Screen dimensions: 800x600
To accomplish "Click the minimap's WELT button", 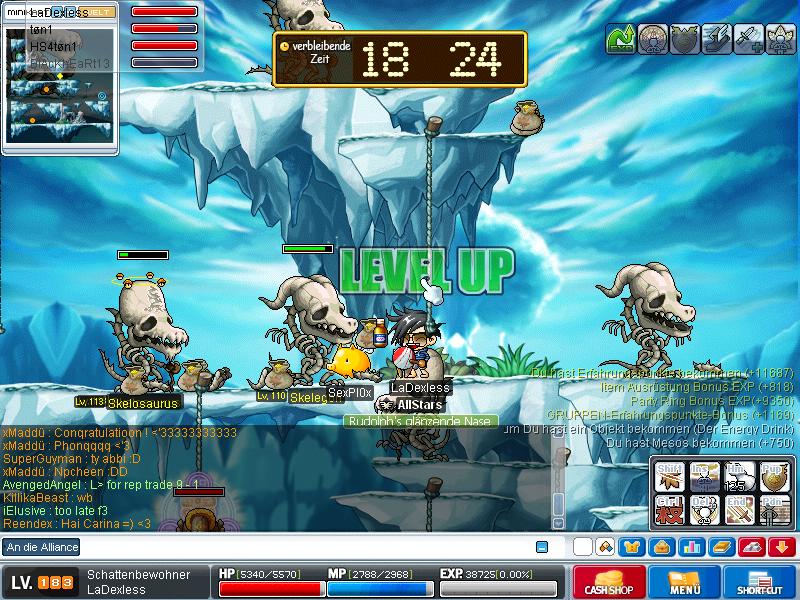I will [97, 12].
